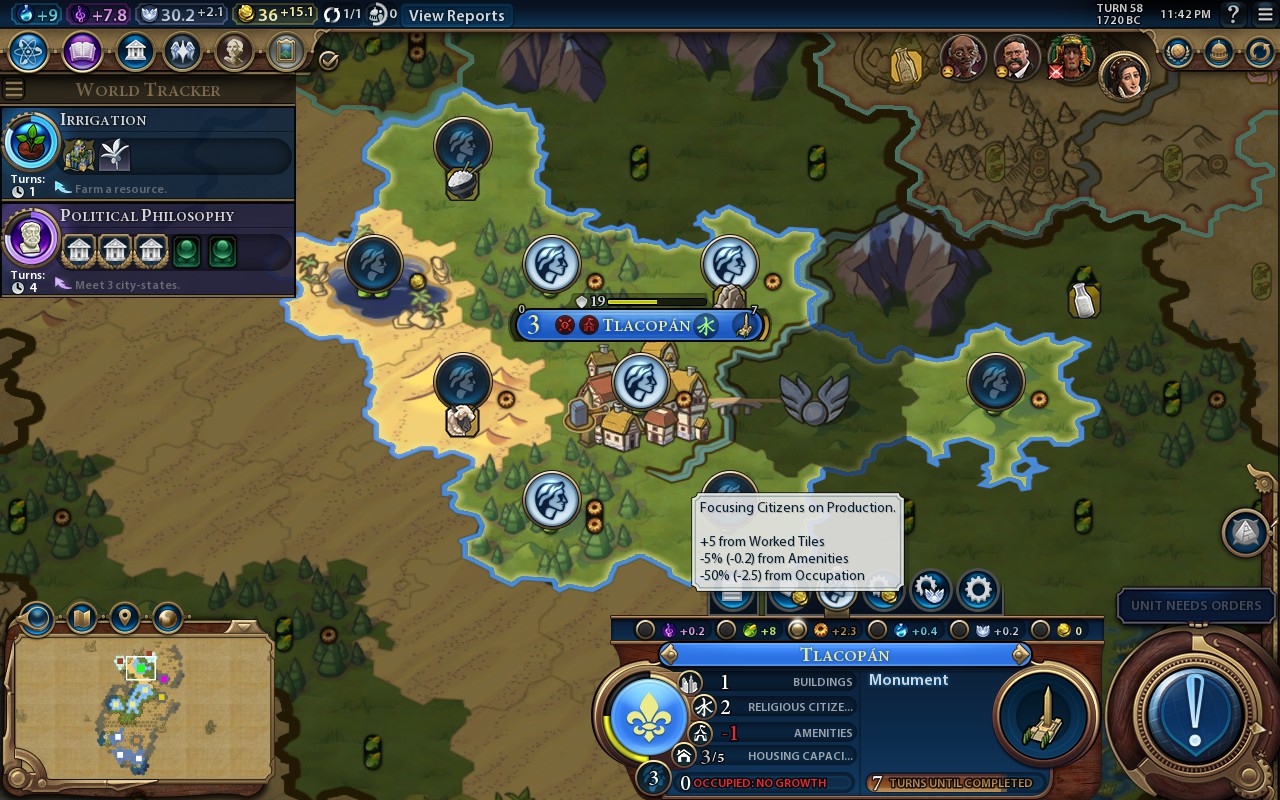
Task: Open the world rankings globe icon
Action: click(1178, 51)
